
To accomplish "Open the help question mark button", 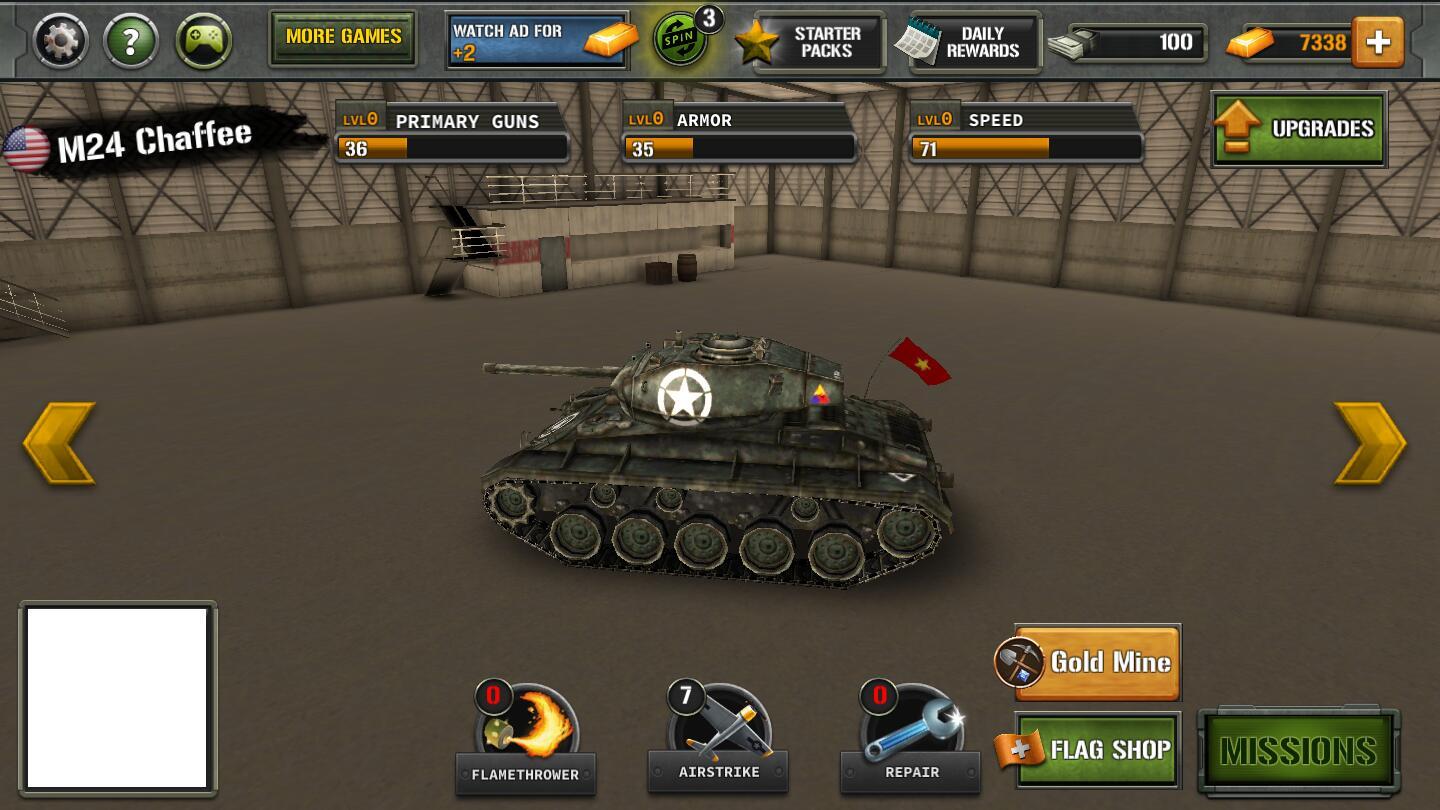I will (131, 41).
